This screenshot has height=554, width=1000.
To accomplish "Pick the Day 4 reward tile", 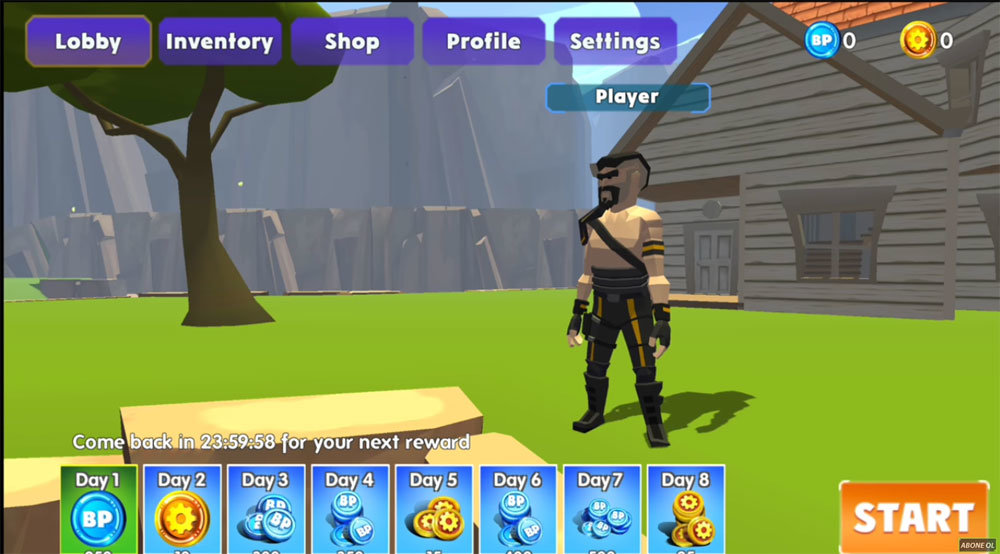I will [350, 510].
